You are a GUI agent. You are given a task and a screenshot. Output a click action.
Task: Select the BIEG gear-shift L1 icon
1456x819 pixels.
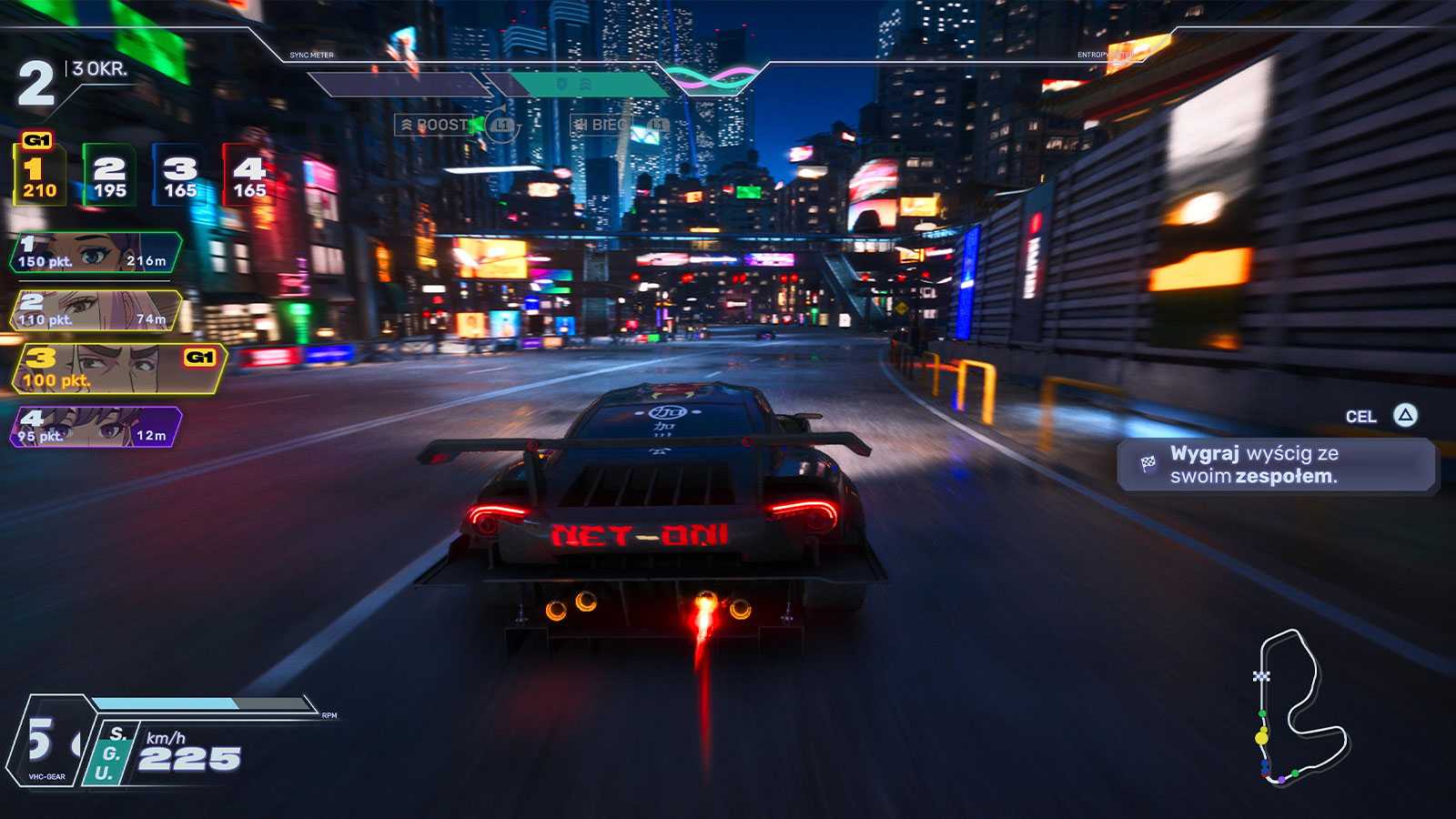pyautogui.click(x=656, y=125)
